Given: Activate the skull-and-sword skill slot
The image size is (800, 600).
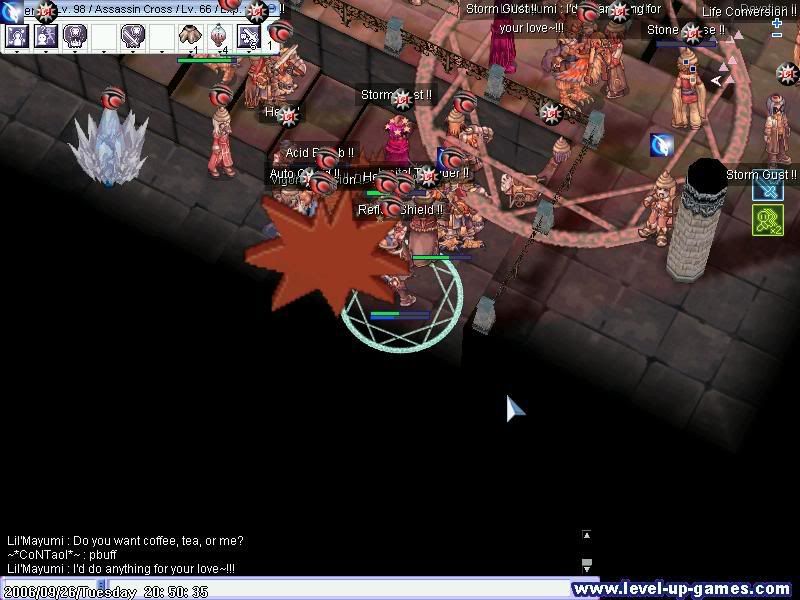Looking at the screenshot, I should tap(133, 37).
